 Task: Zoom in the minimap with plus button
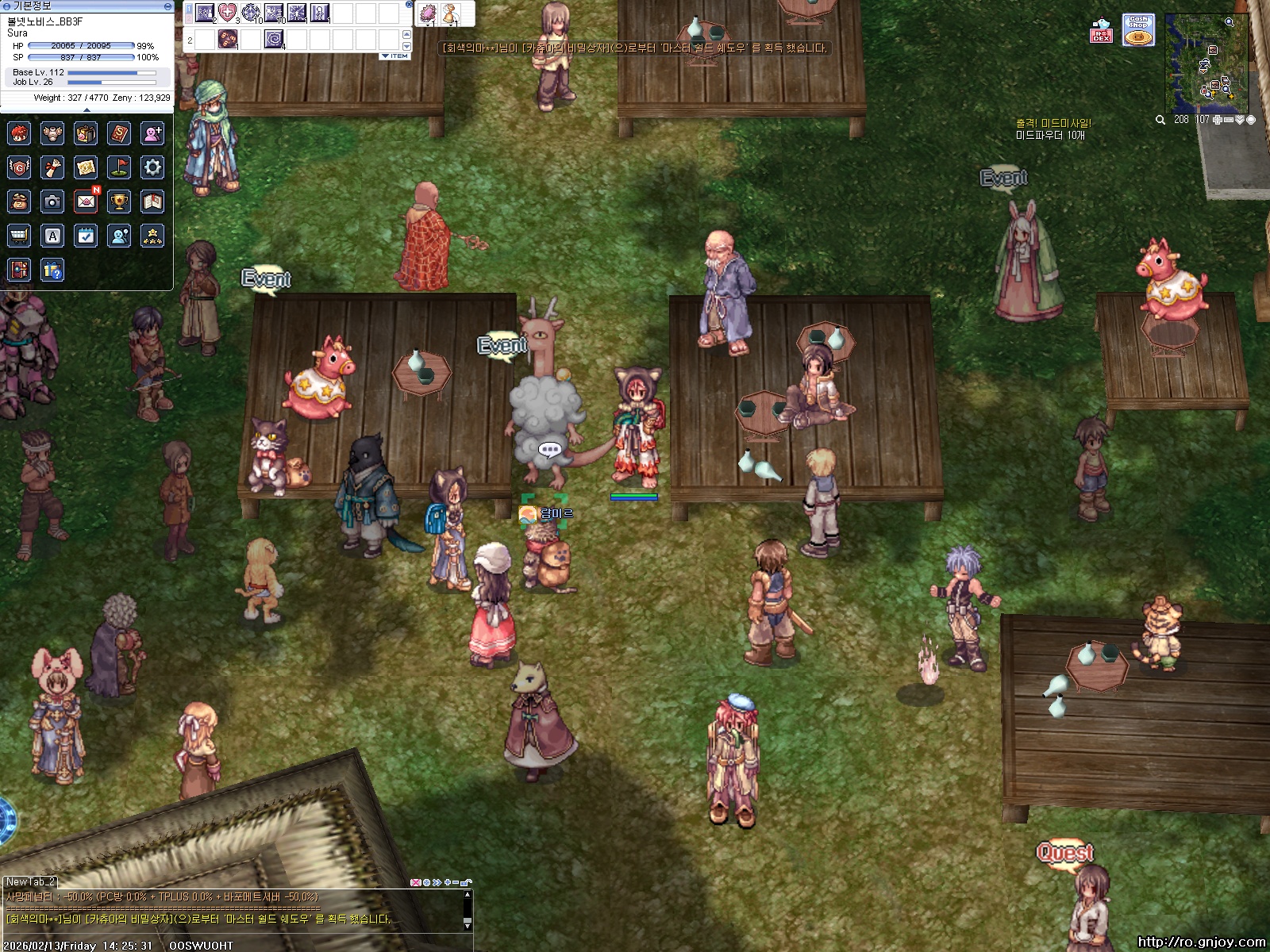[1218, 120]
